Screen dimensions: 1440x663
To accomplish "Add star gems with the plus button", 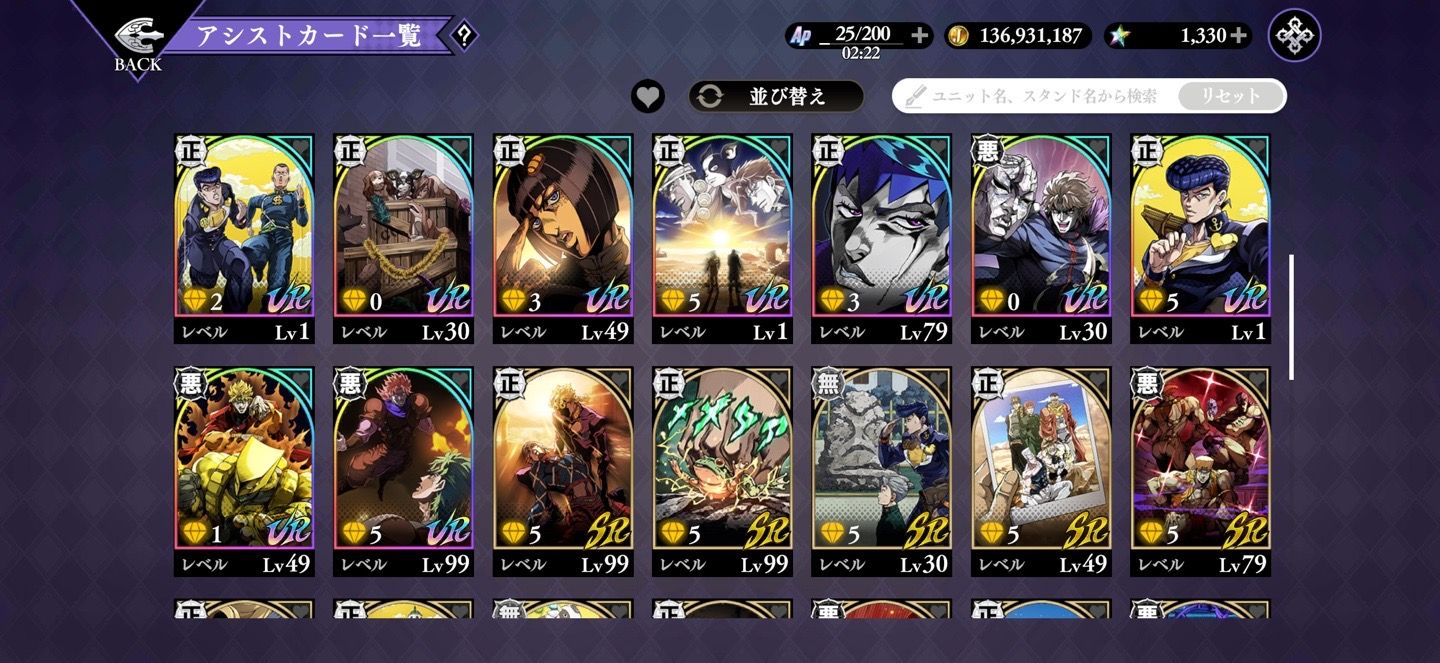I will 1239,36.
